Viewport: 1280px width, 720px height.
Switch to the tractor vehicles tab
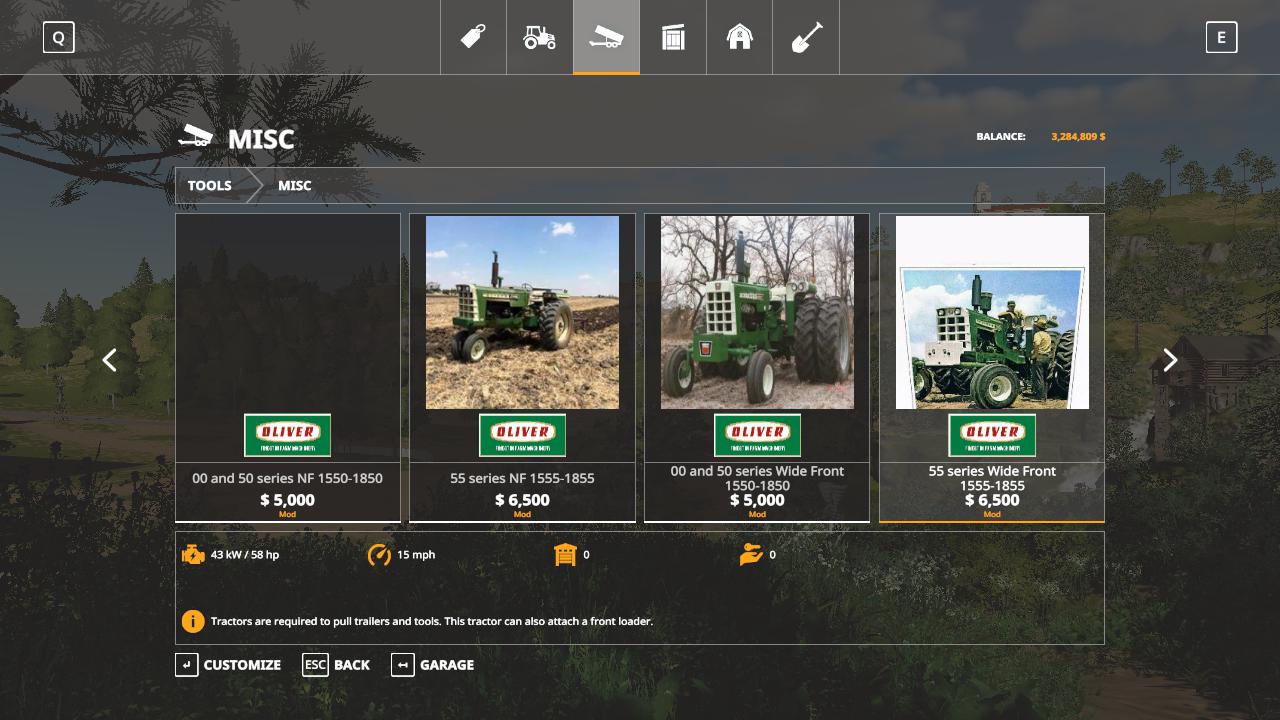[x=540, y=38]
